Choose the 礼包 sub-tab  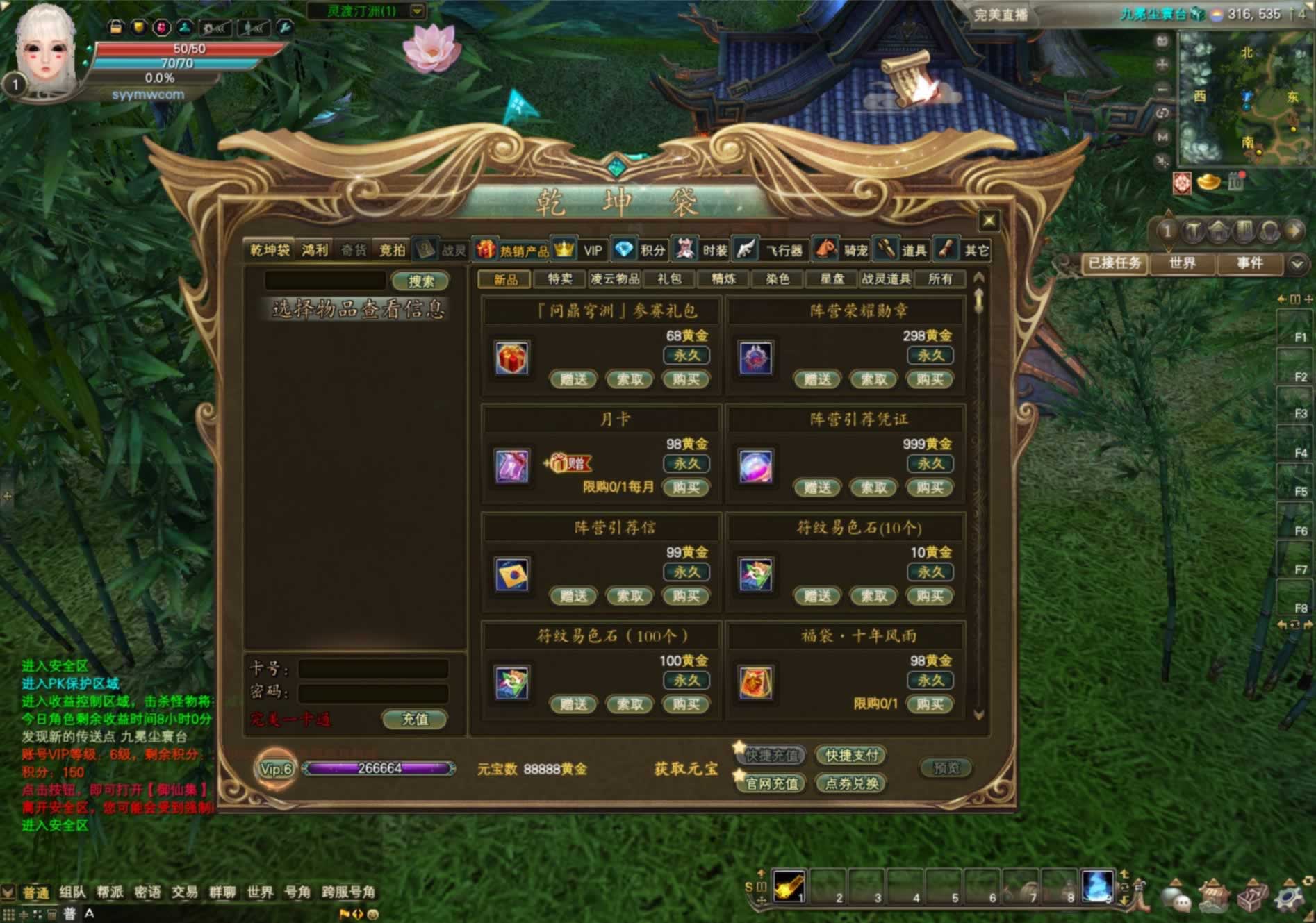pos(668,279)
